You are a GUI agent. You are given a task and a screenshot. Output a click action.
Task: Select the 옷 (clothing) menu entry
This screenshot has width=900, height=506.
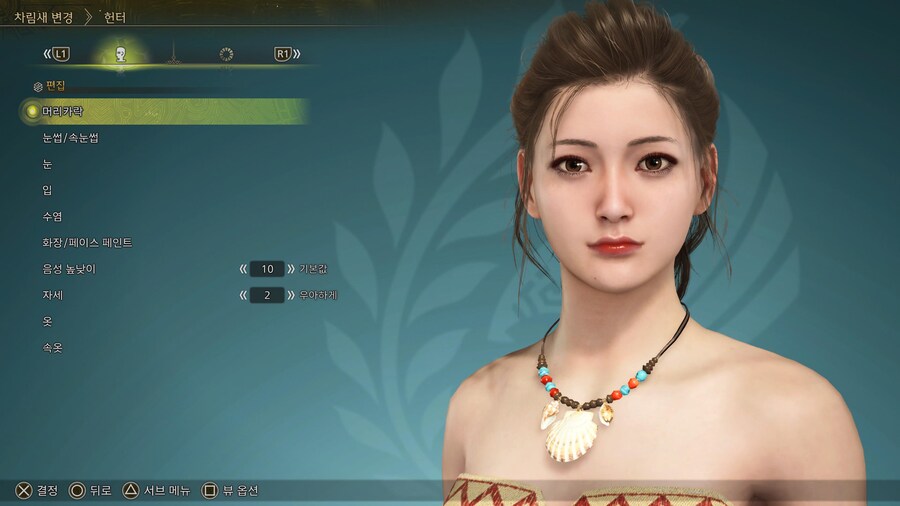coord(48,321)
